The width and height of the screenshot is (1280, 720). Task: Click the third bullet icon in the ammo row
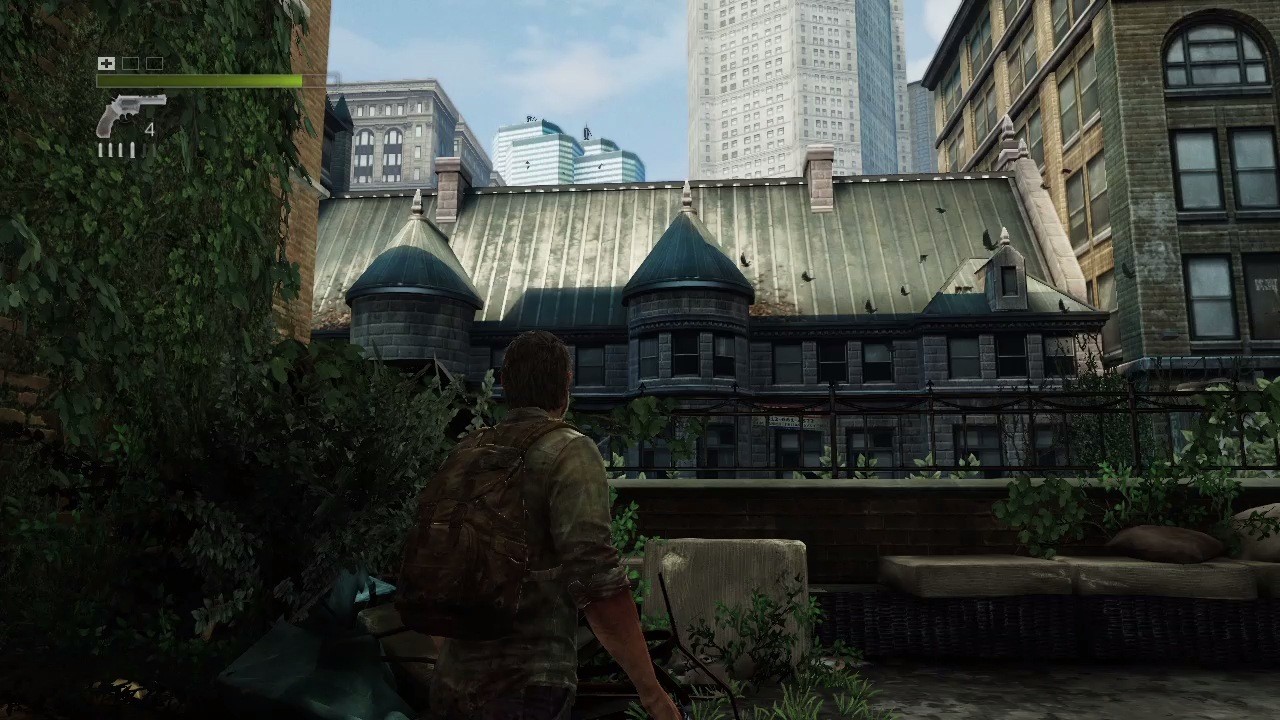click(120, 148)
